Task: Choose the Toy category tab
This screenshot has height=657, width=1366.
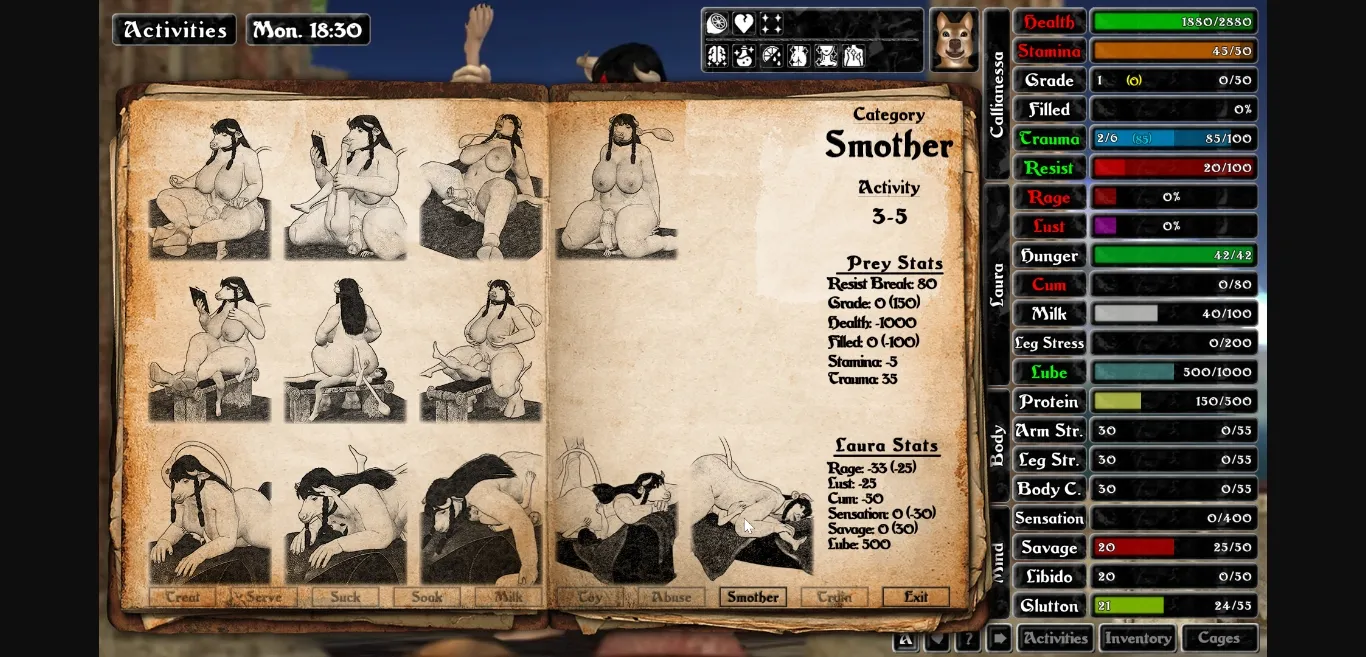Action: click(589, 597)
